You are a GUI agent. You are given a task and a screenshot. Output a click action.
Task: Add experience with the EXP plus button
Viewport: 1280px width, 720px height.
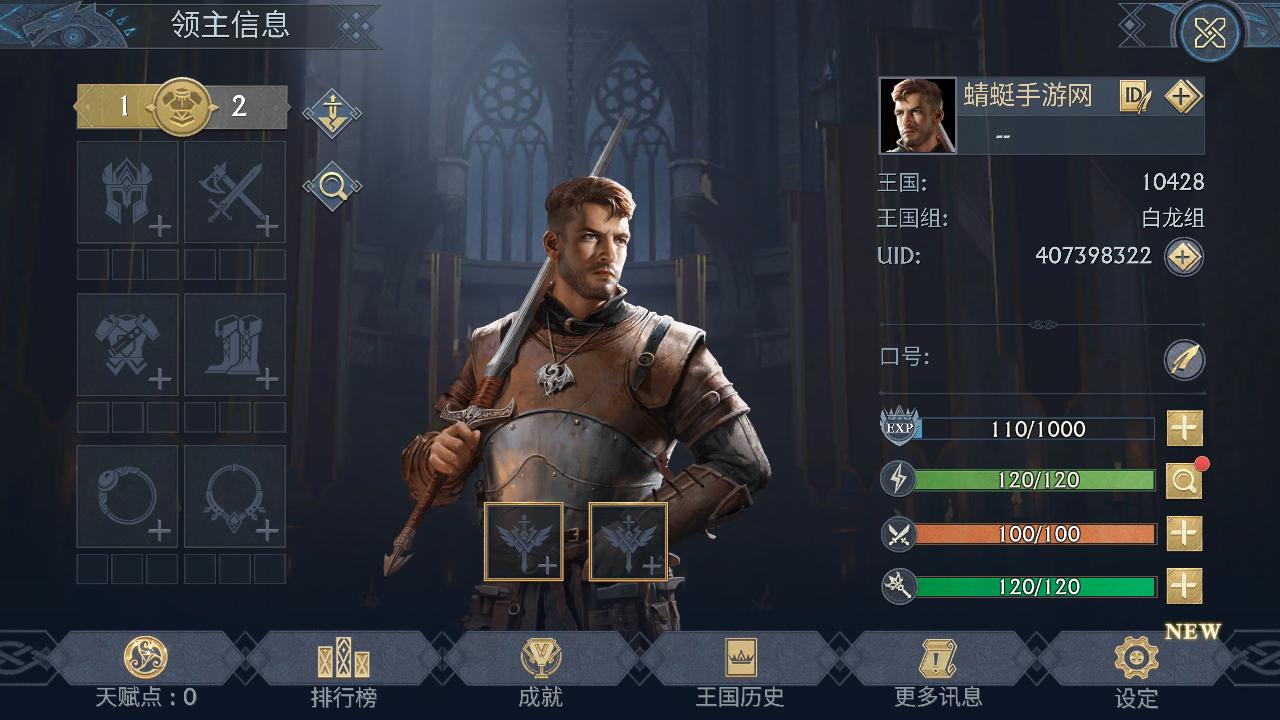click(1184, 428)
